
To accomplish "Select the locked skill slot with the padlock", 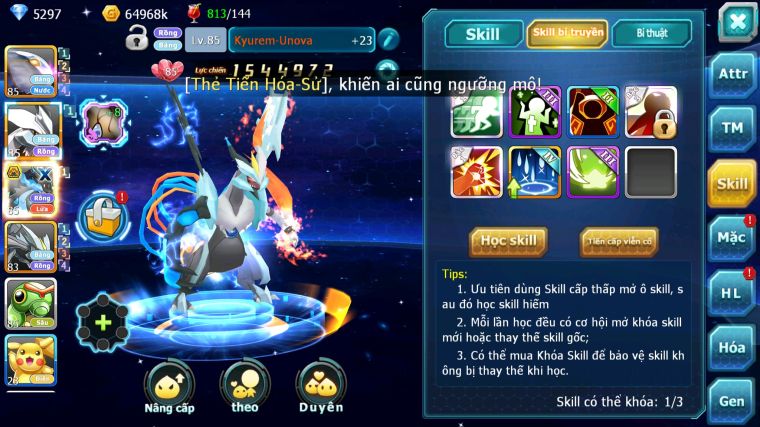I will [651, 112].
